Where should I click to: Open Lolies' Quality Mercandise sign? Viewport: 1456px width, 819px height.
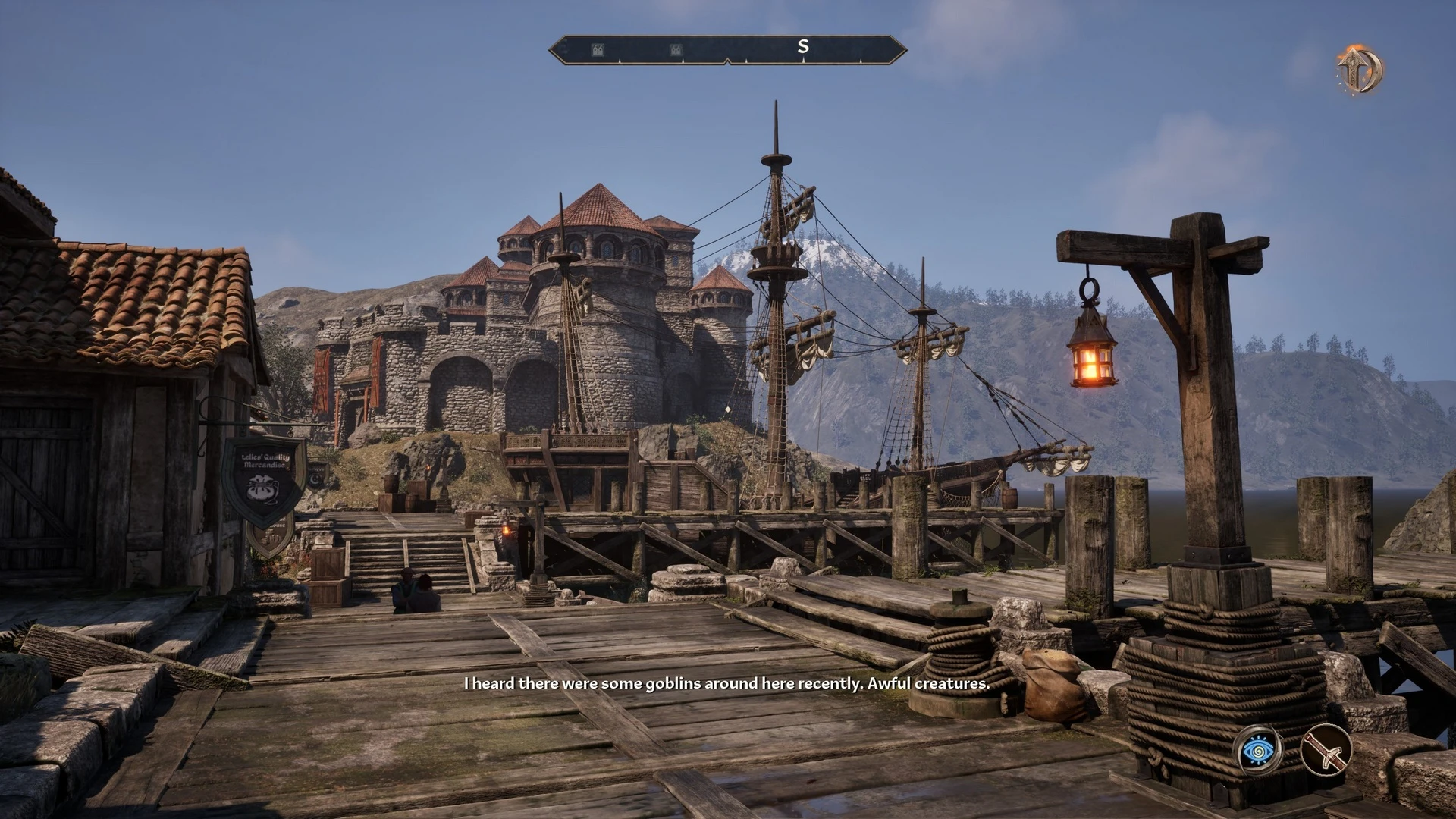point(265,461)
